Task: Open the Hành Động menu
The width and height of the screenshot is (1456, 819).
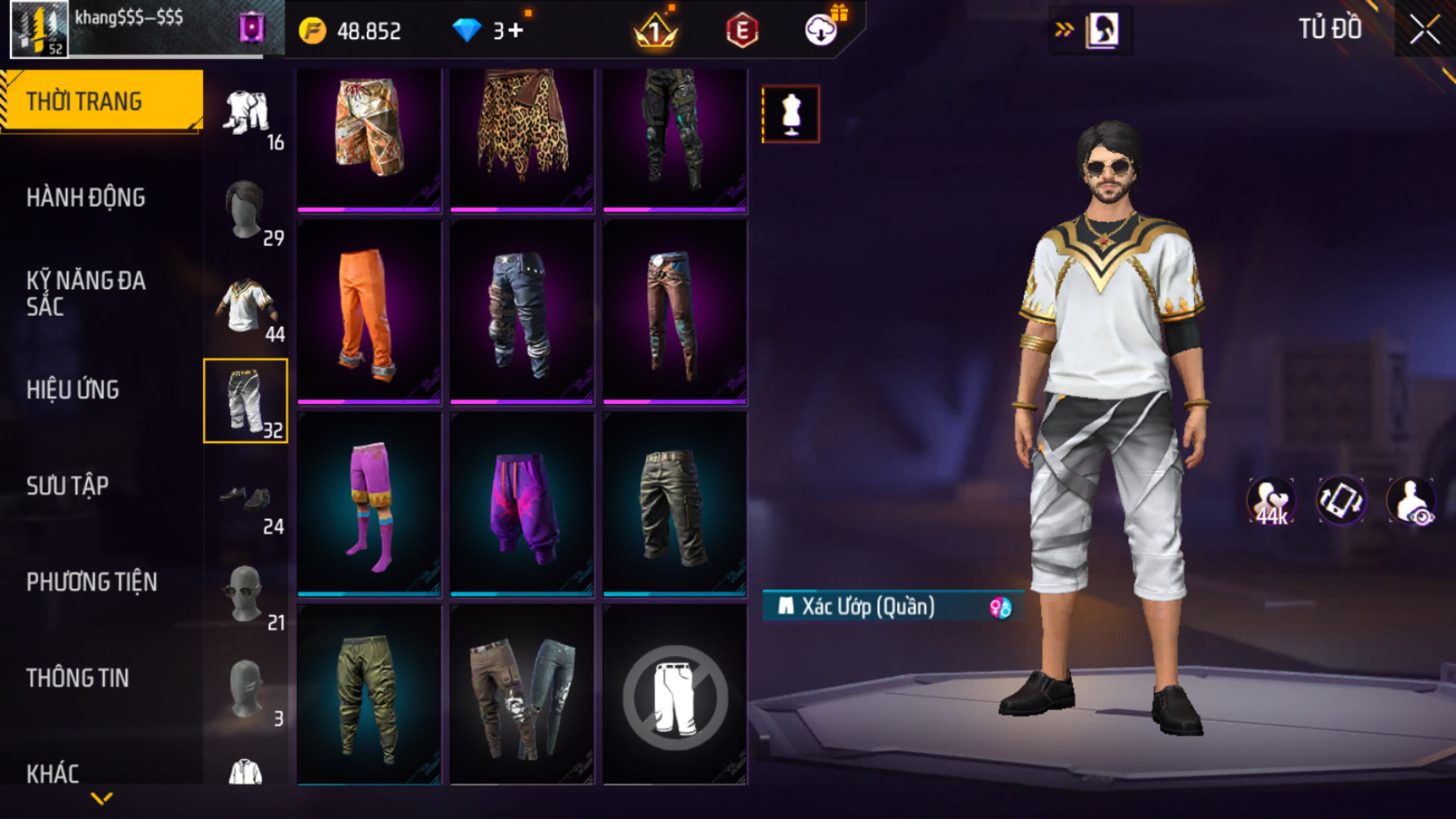Action: 86,198
